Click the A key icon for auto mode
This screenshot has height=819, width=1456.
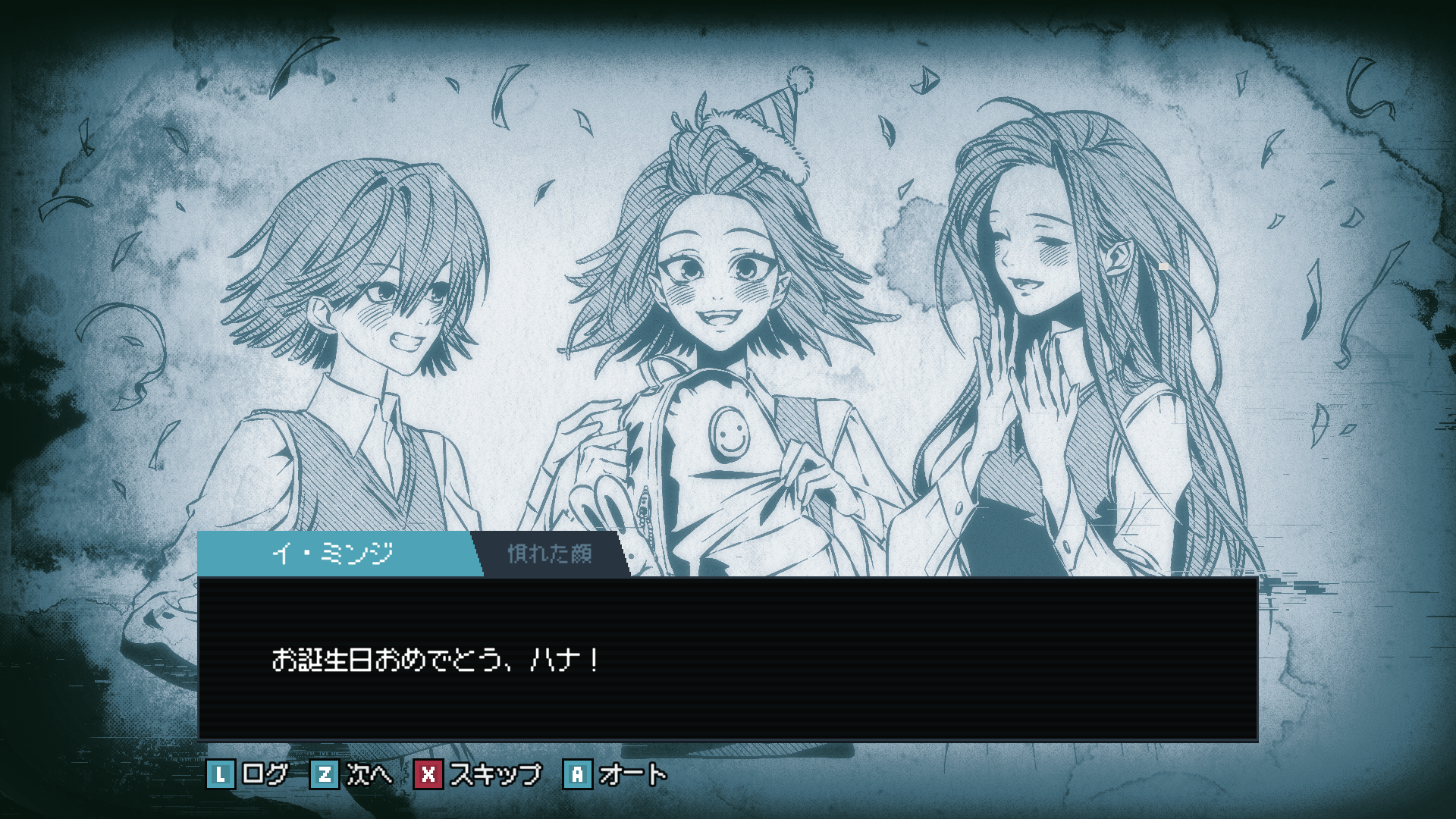(x=579, y=774)
